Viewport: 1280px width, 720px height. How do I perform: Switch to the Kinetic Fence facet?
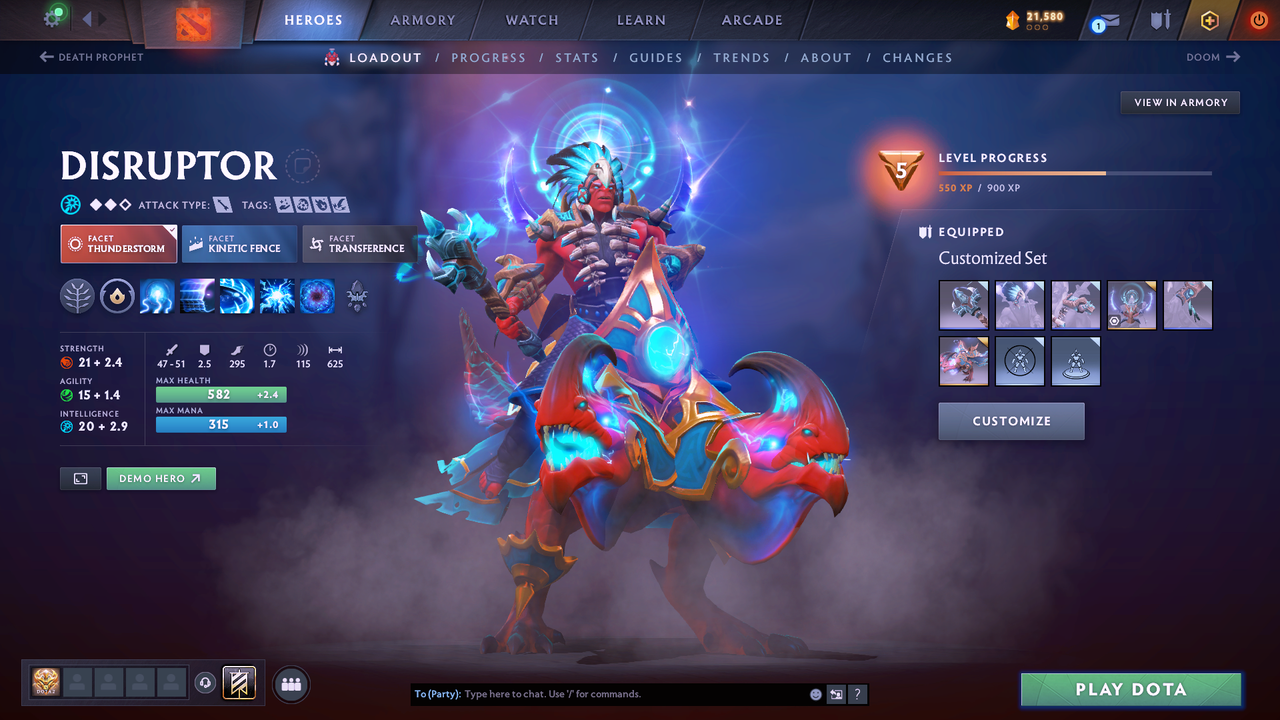tap(238, 243)
